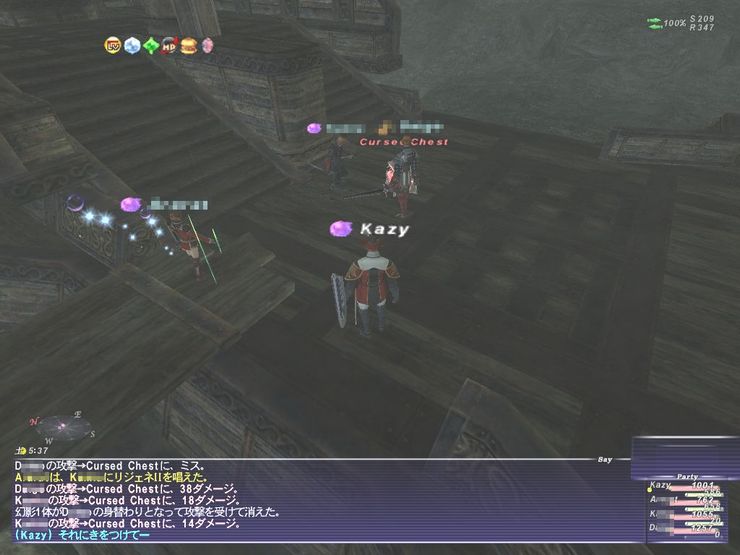Click the hamburger food buff icon
The width and height of the screenshot is (740, 555).
coord(188,45)
